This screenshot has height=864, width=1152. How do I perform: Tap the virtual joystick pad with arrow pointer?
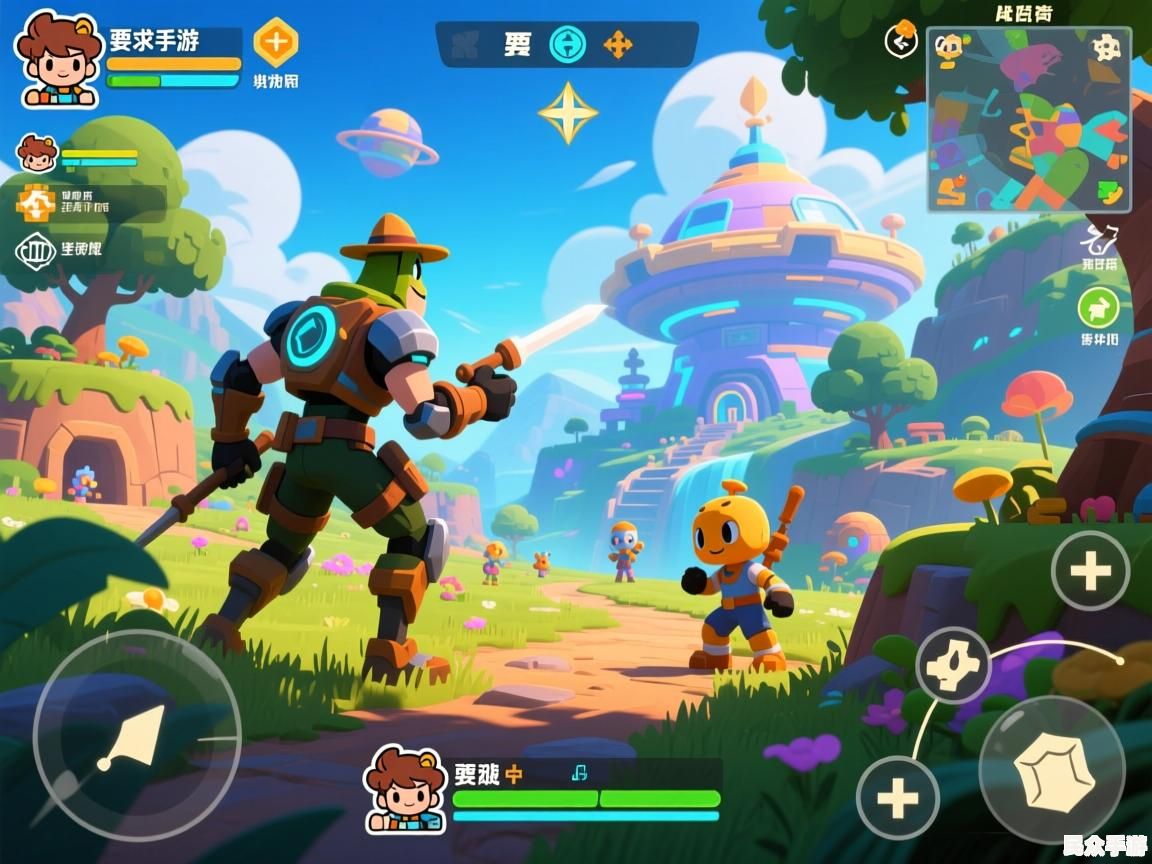136,736
